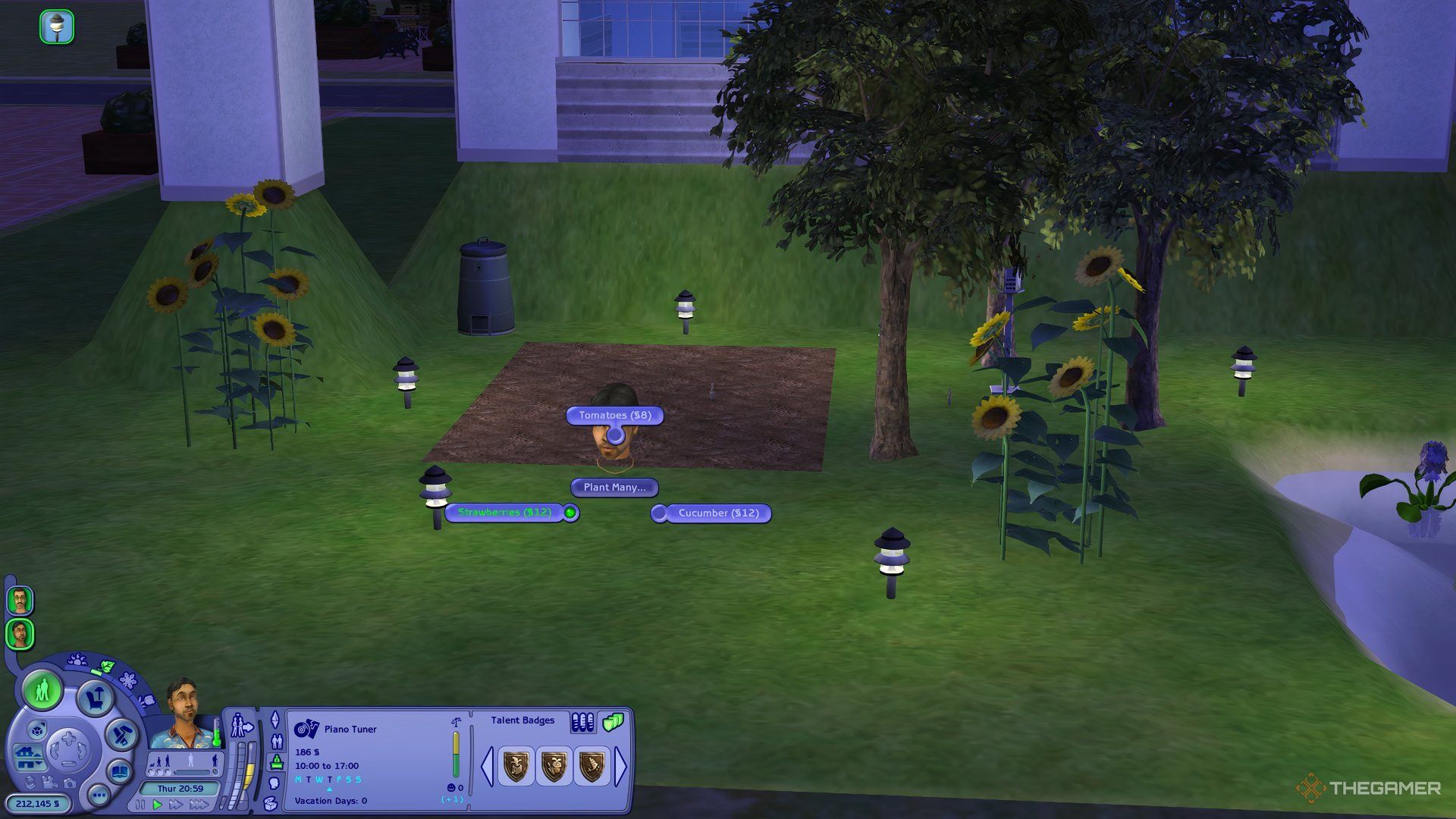Pick Strawberries ($12) to plant

coord(505,513)
